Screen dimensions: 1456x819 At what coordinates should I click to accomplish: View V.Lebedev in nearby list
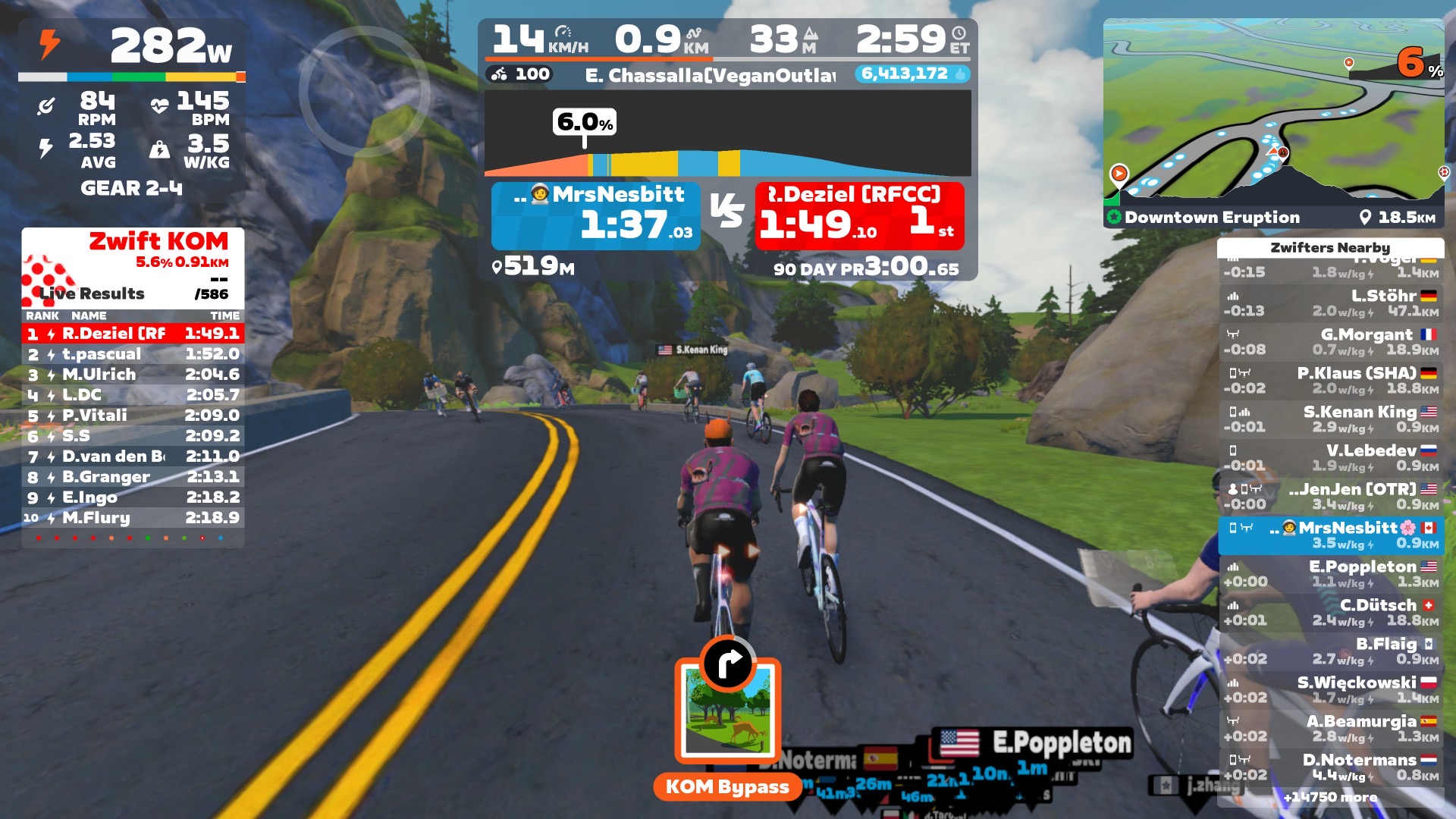point(1331,458)
